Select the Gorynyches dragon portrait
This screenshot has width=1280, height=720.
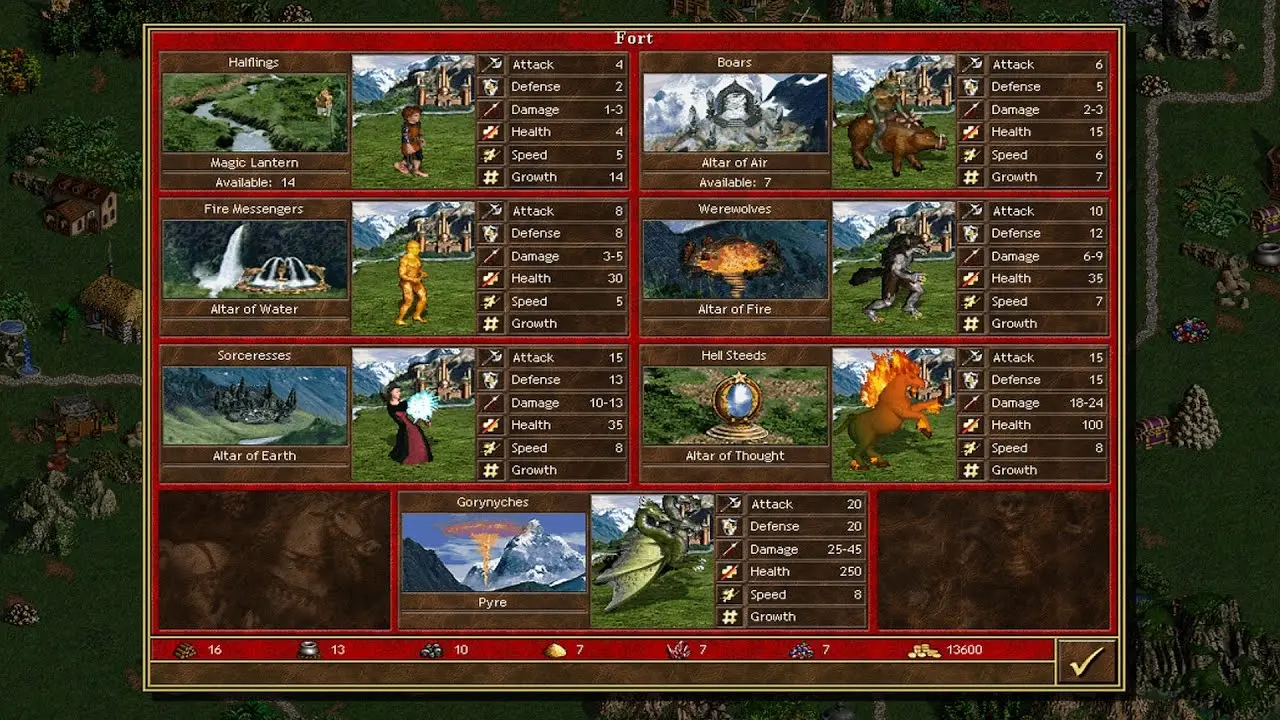pyautogui.click(x=651, y=561)
